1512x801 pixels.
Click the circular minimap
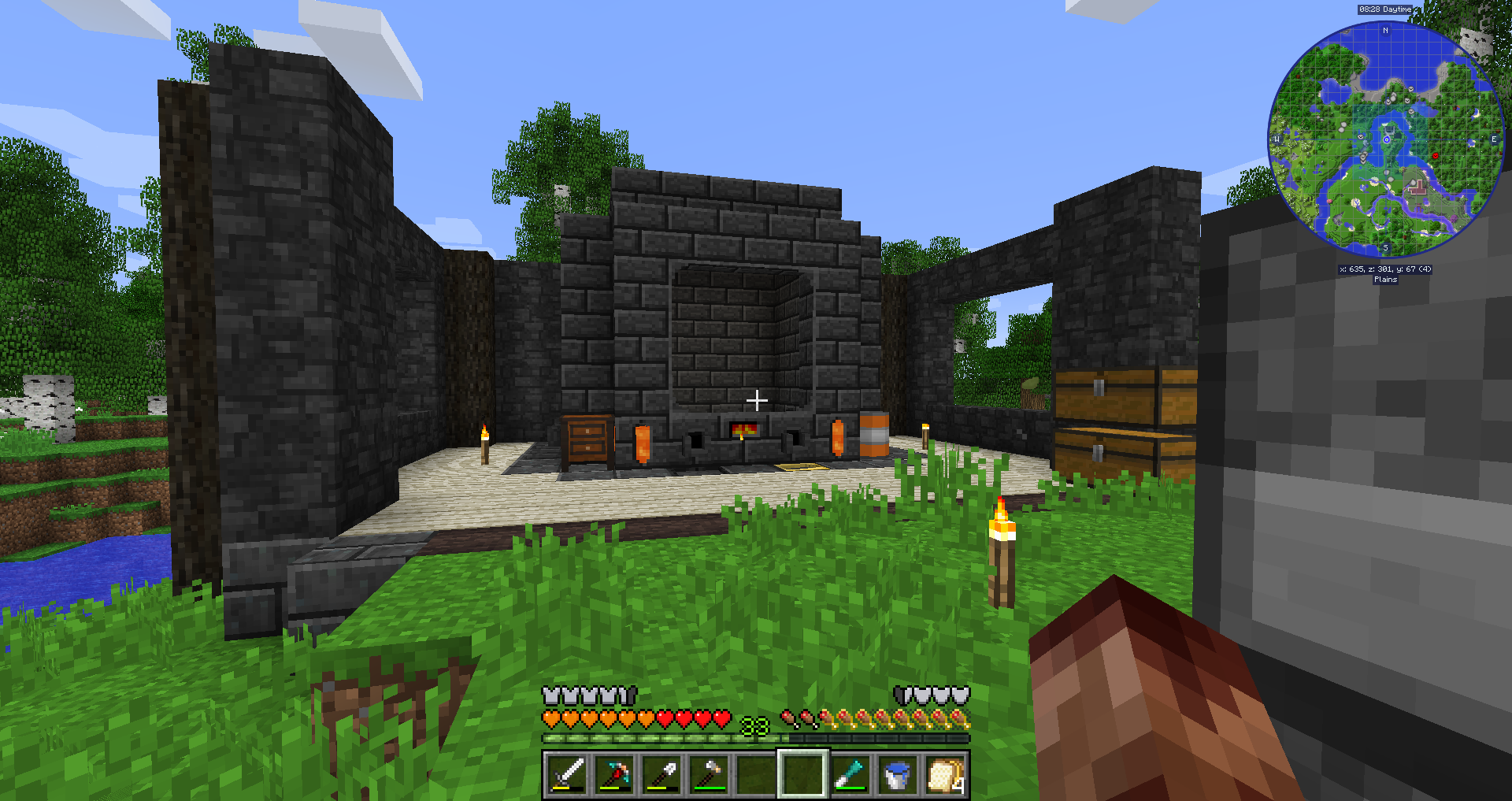pos(1386,140)
